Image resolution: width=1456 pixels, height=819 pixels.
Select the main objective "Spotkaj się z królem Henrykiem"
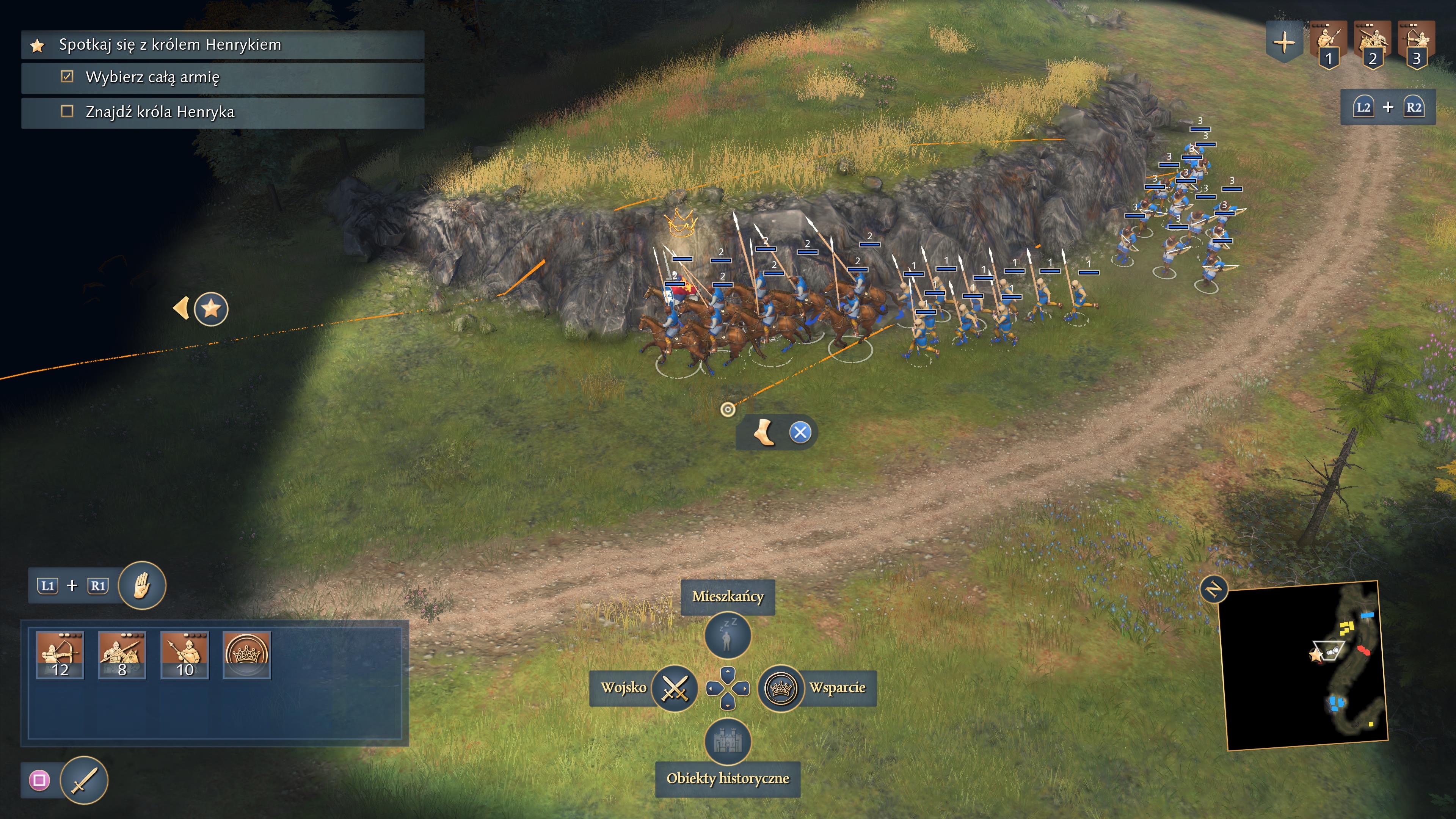(169, 45)
